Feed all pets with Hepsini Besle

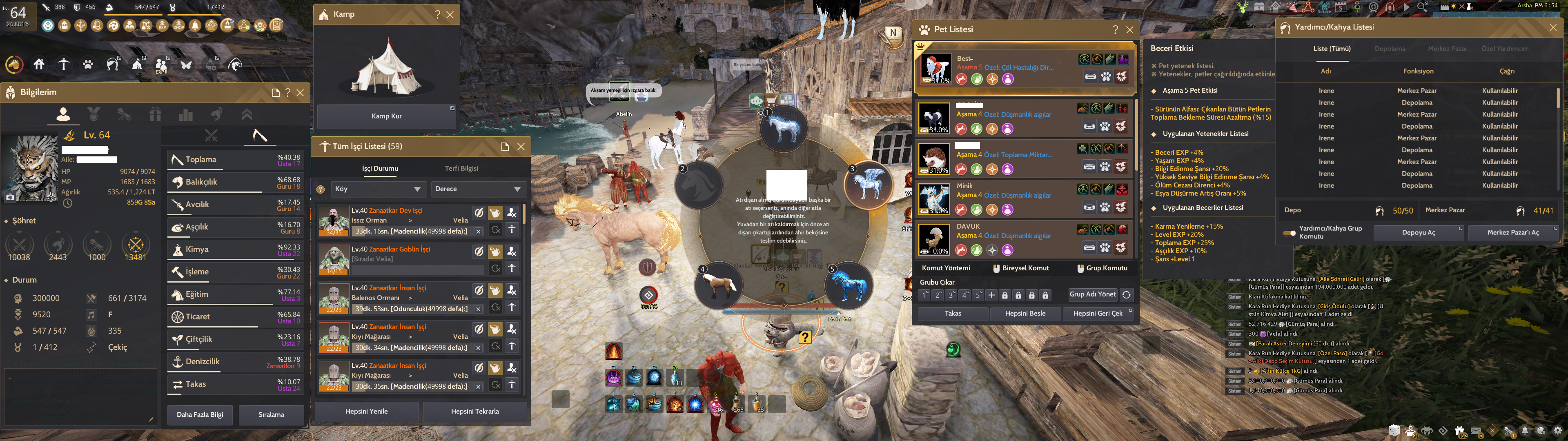tap(1025, 313)
